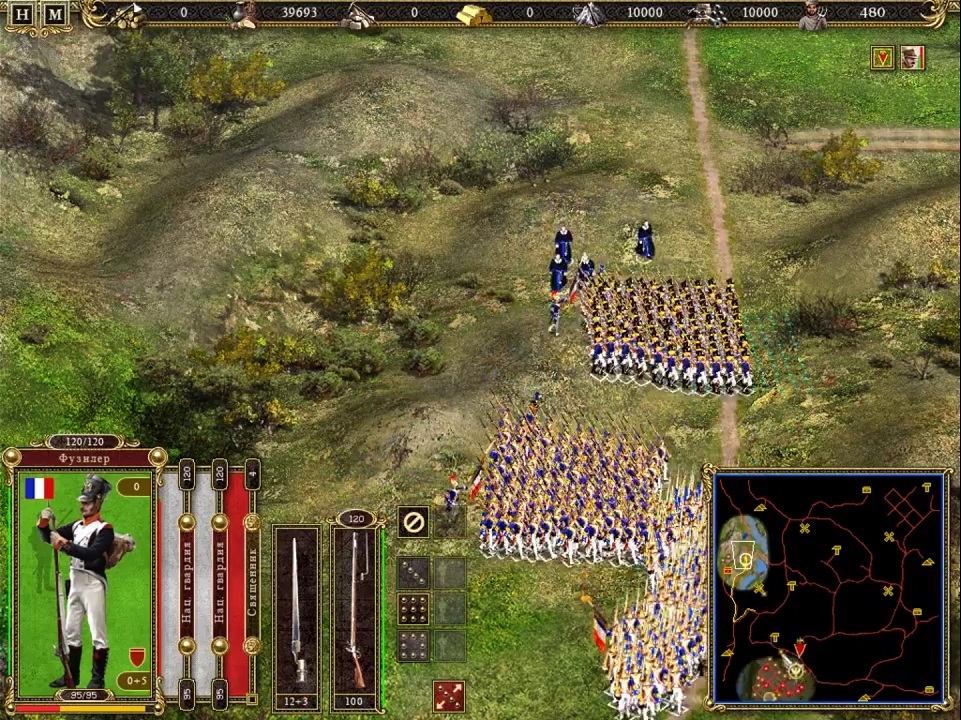This screenshot has width=961, height=720.
Task: Open the M menu button
Action: click(x=56, y=14)
